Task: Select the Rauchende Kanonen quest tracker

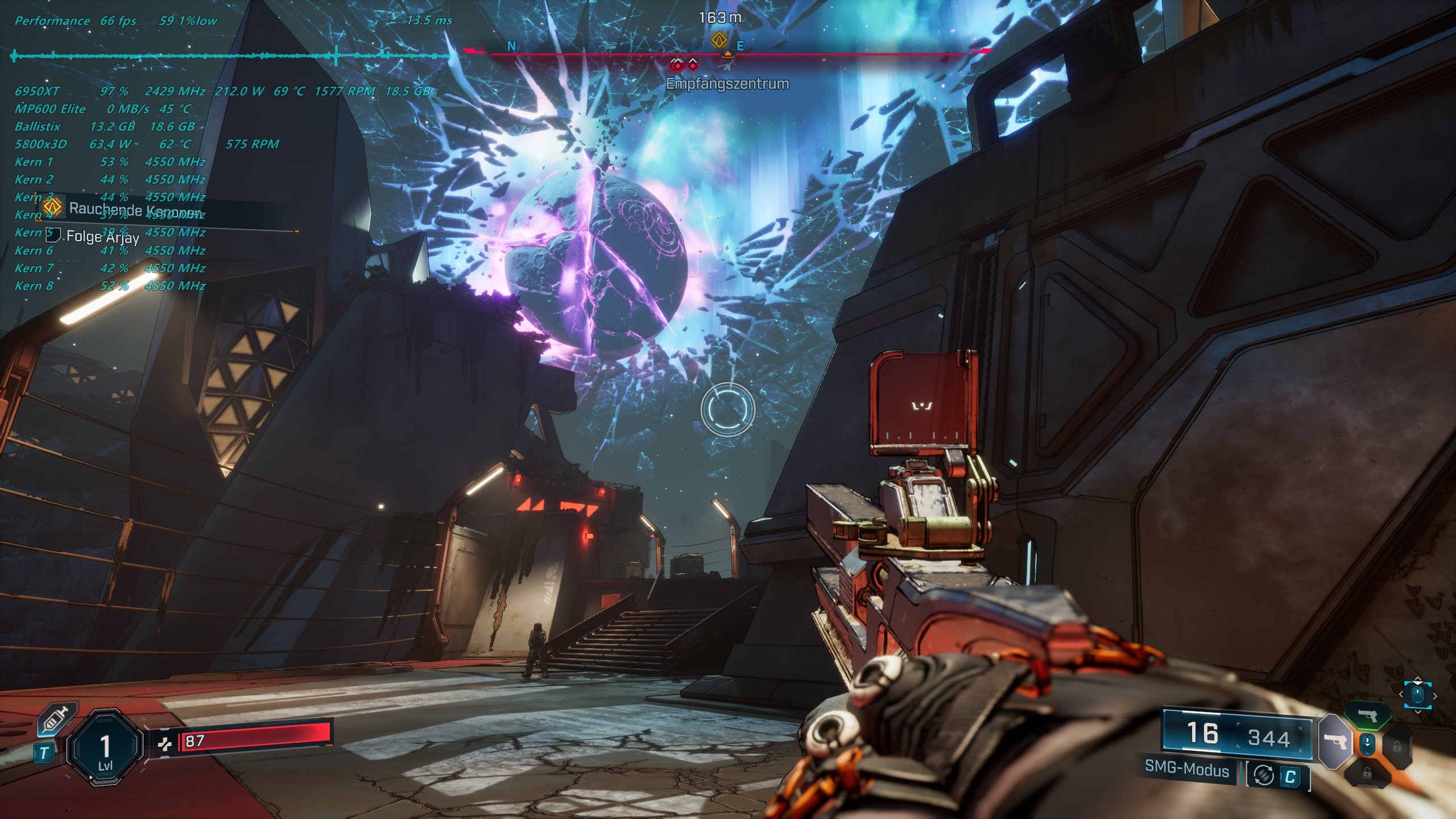Action: pos(135,209)
